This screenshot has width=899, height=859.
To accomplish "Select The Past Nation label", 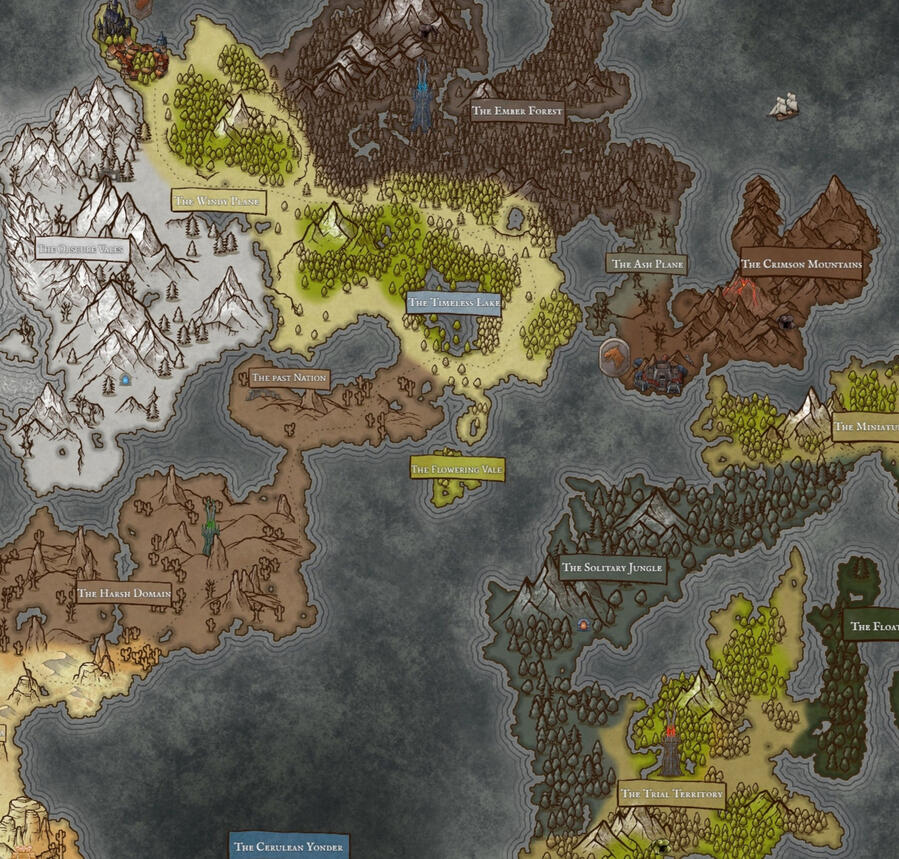I will pyautogui.click(x=289, y=378).
